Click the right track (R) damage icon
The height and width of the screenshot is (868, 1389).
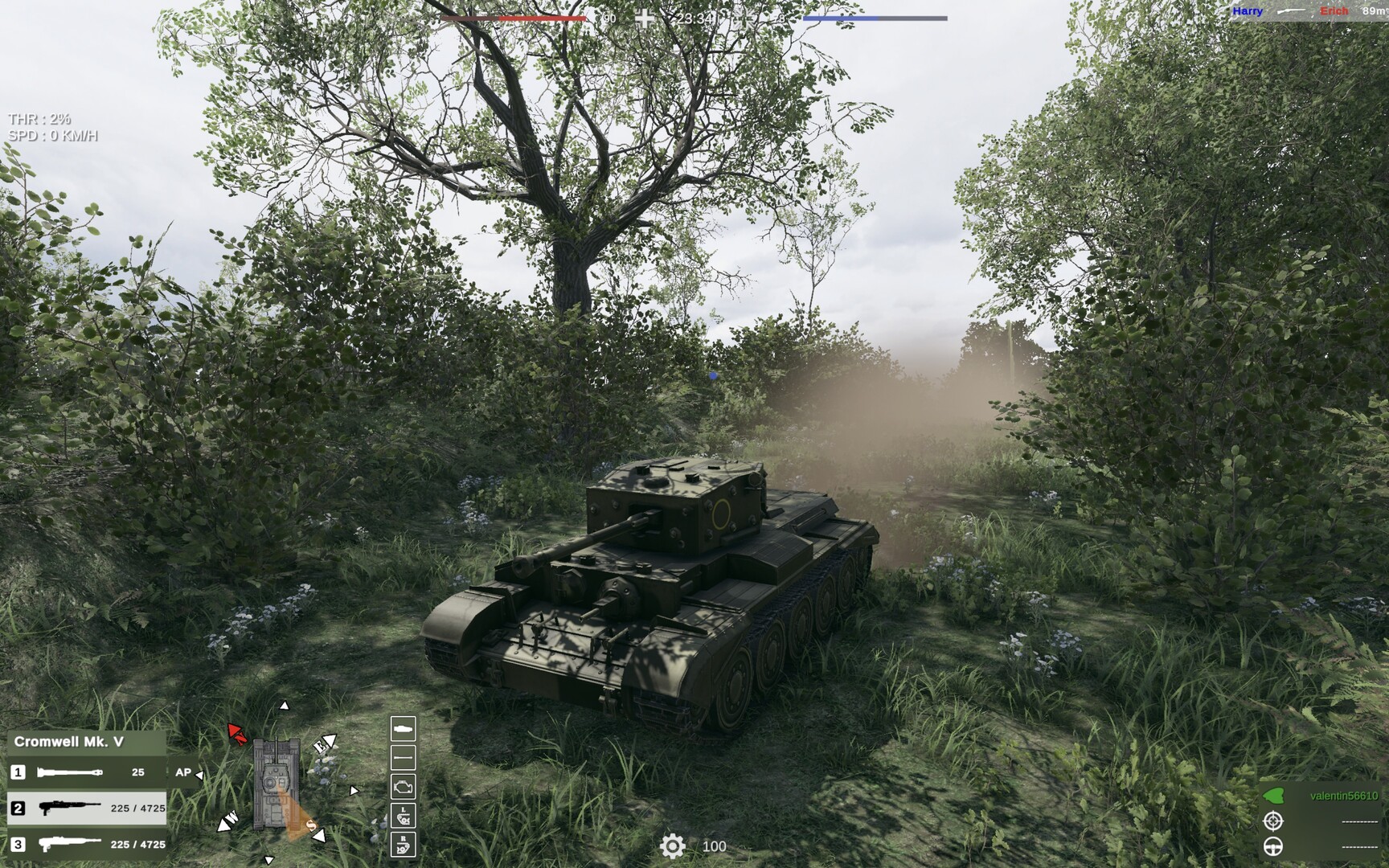click(404, 845)
